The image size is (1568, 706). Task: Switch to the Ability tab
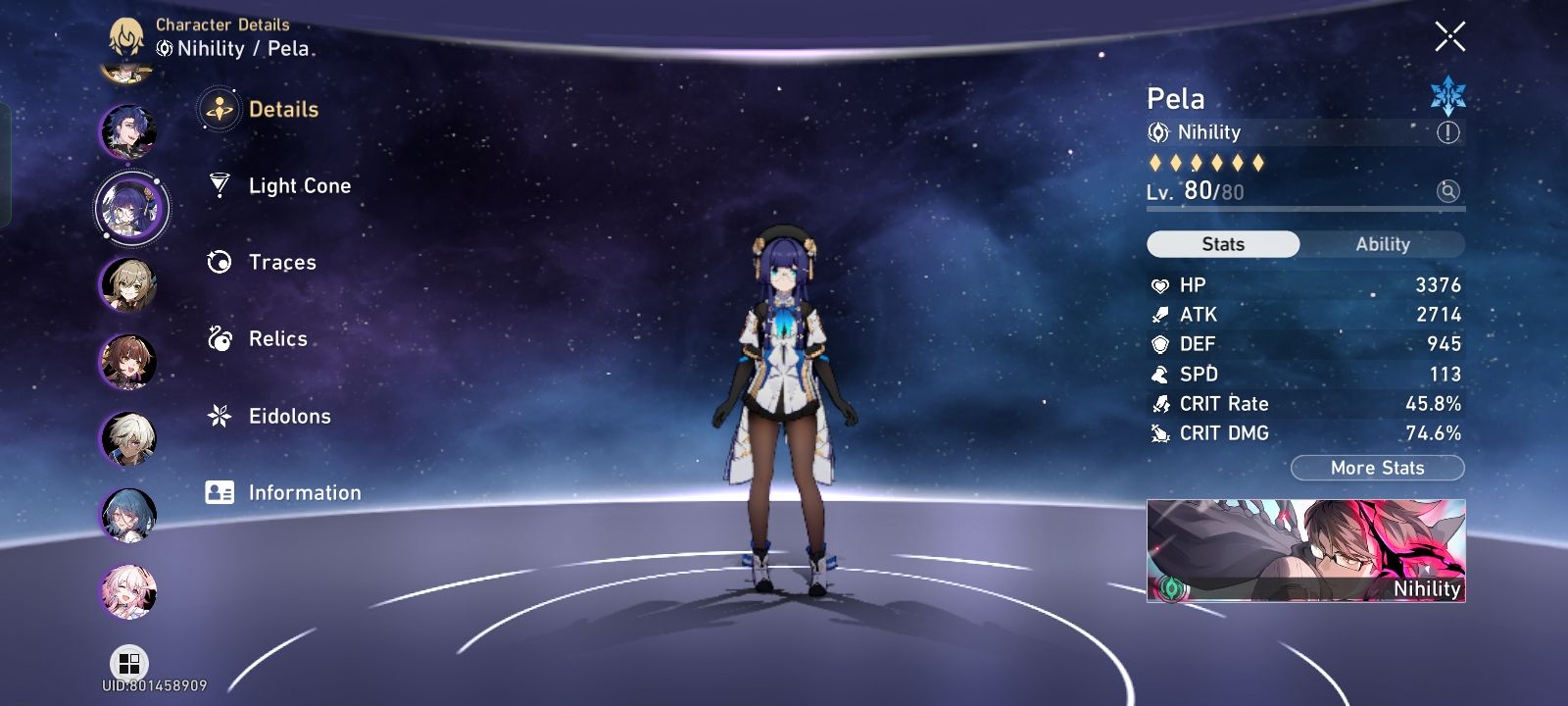point(1382,243)
